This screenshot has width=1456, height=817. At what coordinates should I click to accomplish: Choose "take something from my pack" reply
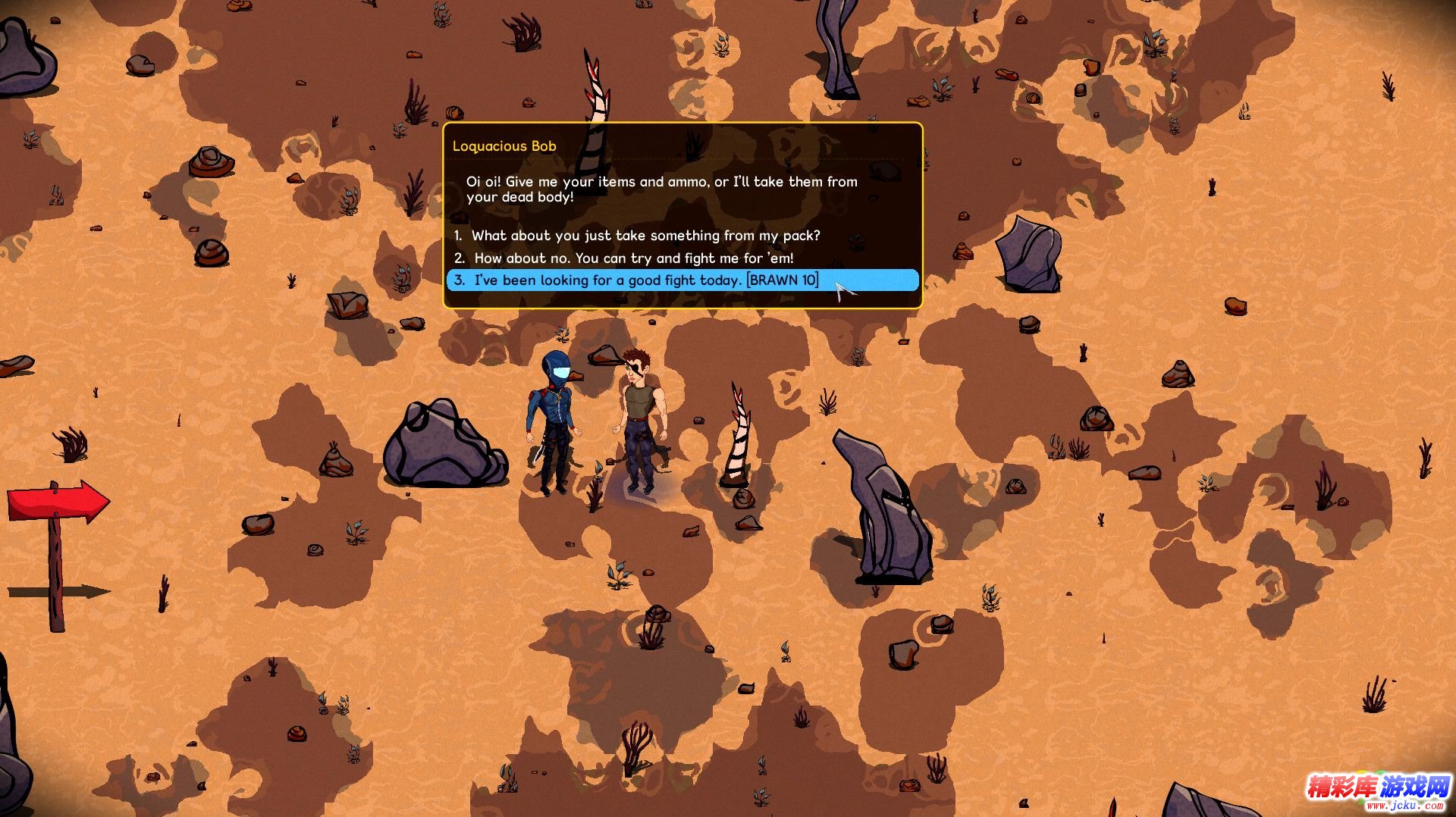point(645,236)
